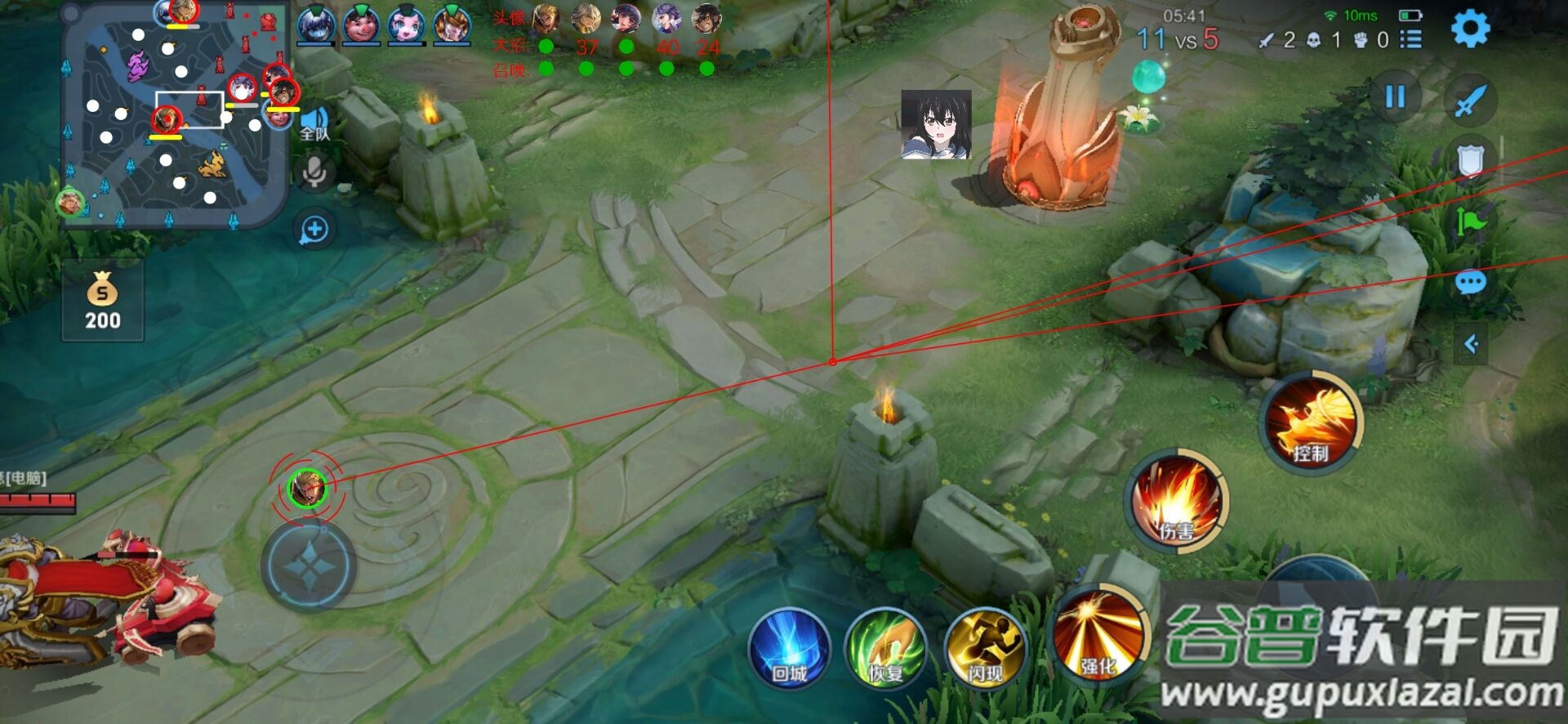The image size is (1568, 724).
Task: Open the scoreboard list icon
Action: point(1410,39)
